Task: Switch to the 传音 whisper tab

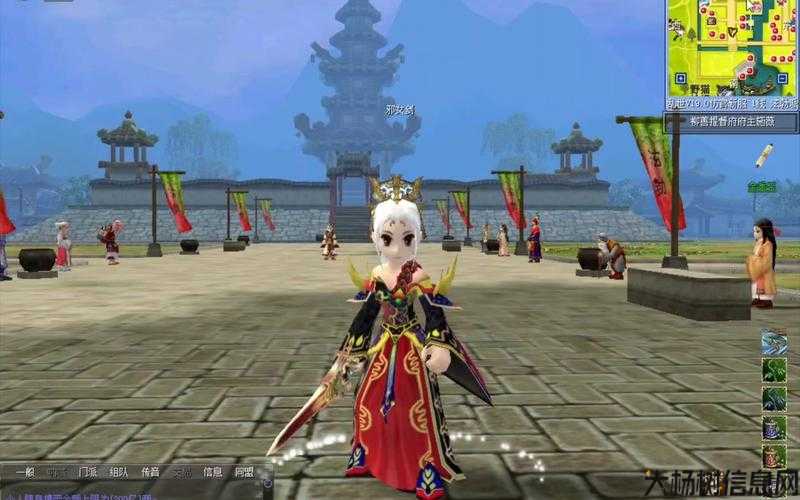Action: [x=150, y=471]
